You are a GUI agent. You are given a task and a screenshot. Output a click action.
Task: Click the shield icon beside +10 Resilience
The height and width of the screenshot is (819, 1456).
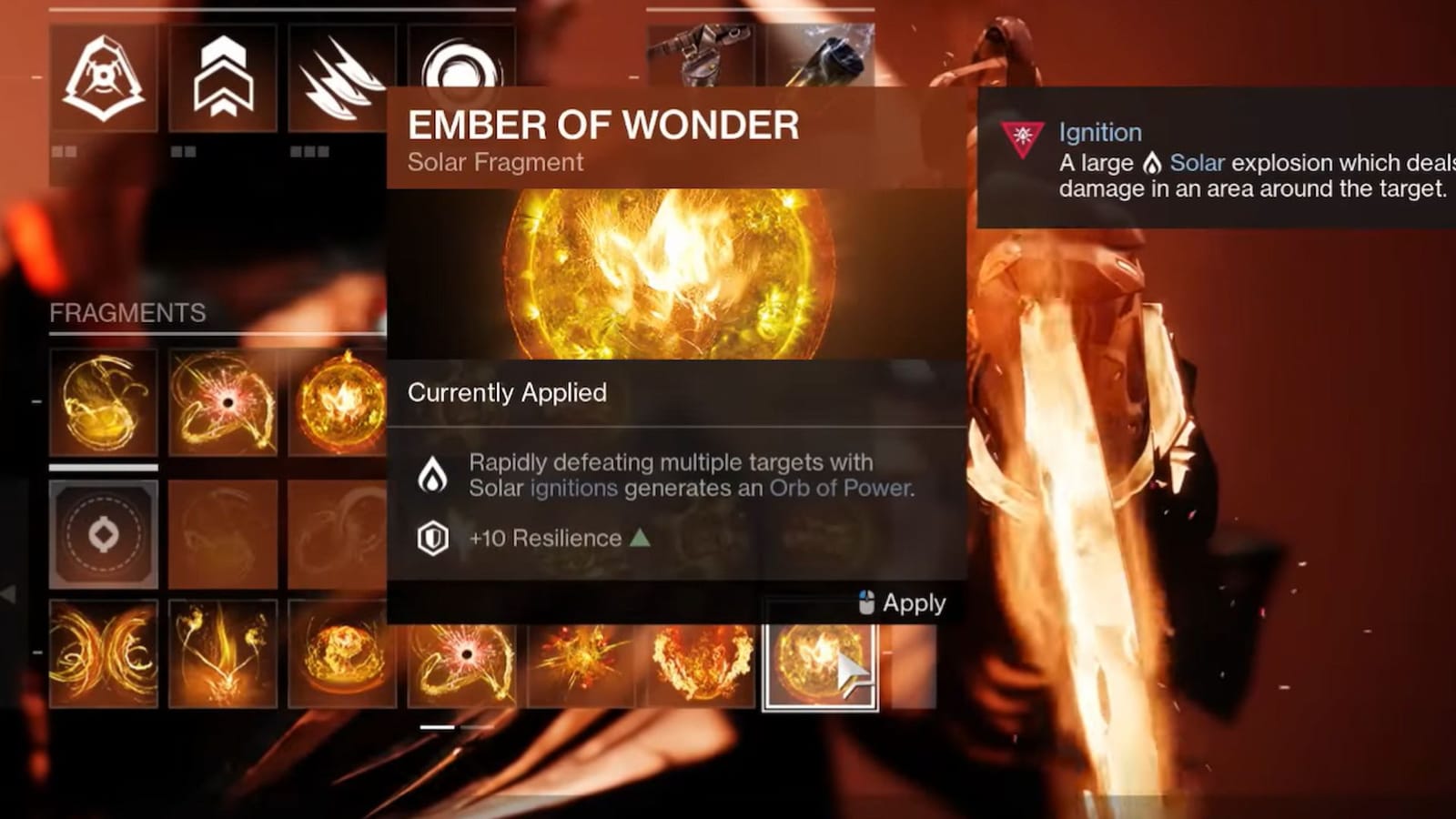[432, 538]
